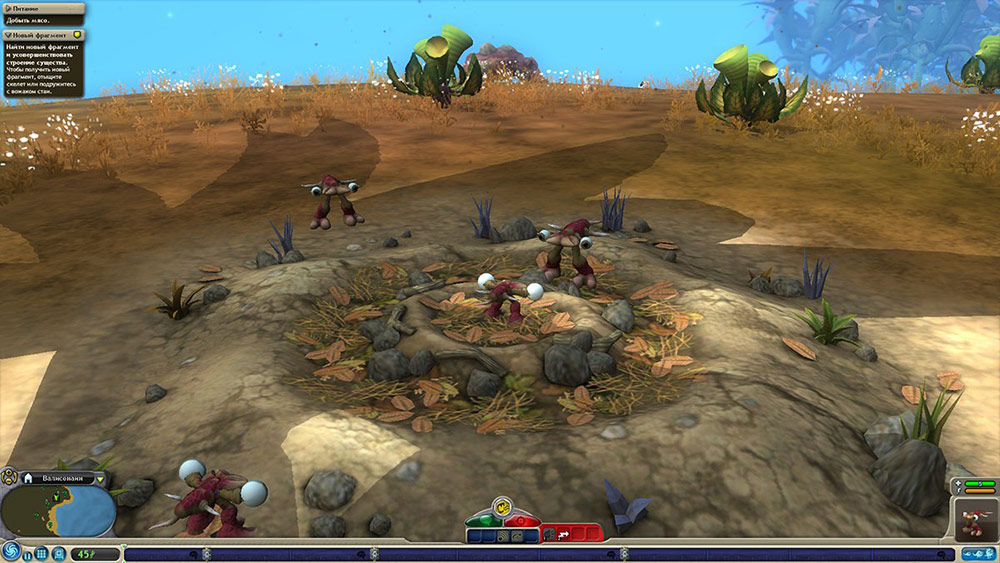Open the dropdown arrow beside the nest name
This screenshot has width=1000, height=563.
99,479
